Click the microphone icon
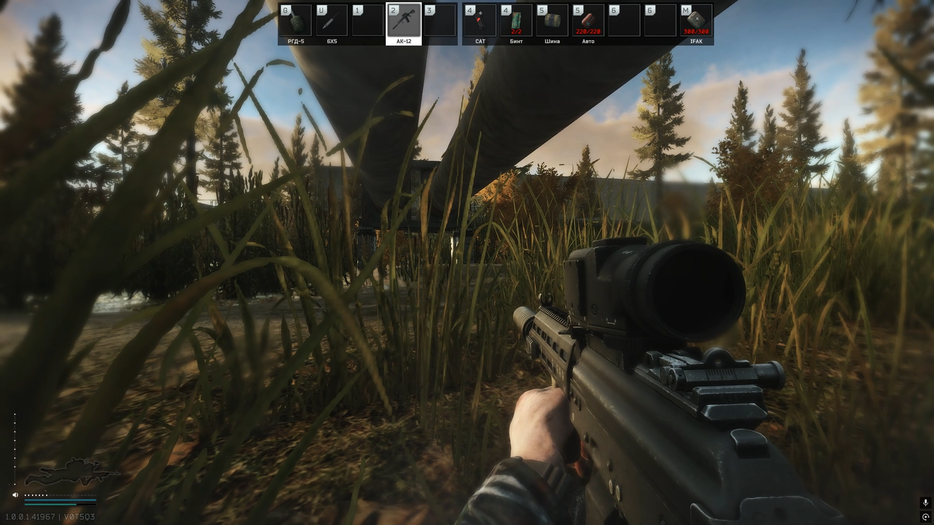The height and width of the screenshot is (525, 934). (924, 502)
